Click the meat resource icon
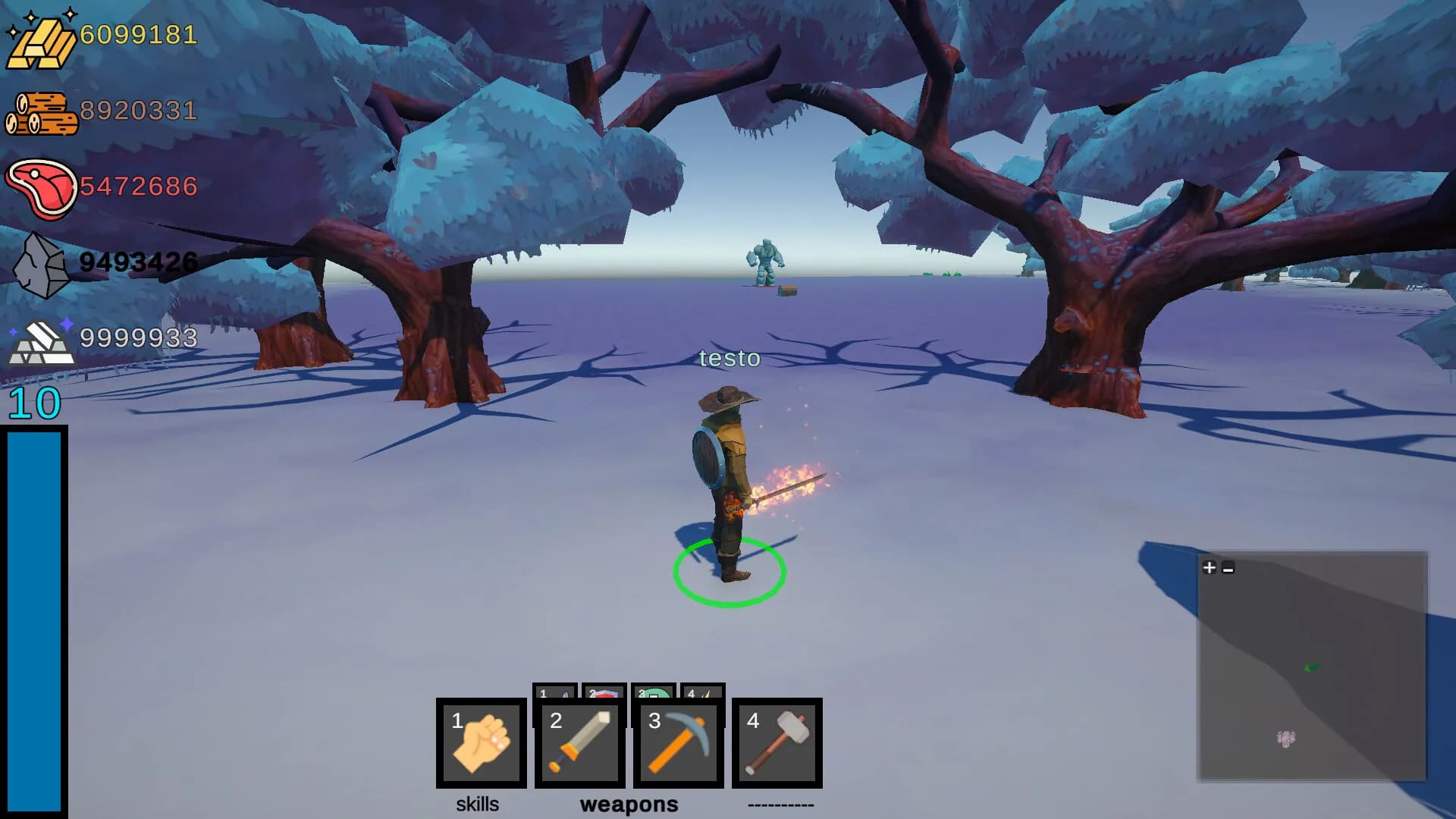The width and height of the screenshot is (1456, 819). pos(42,186)
